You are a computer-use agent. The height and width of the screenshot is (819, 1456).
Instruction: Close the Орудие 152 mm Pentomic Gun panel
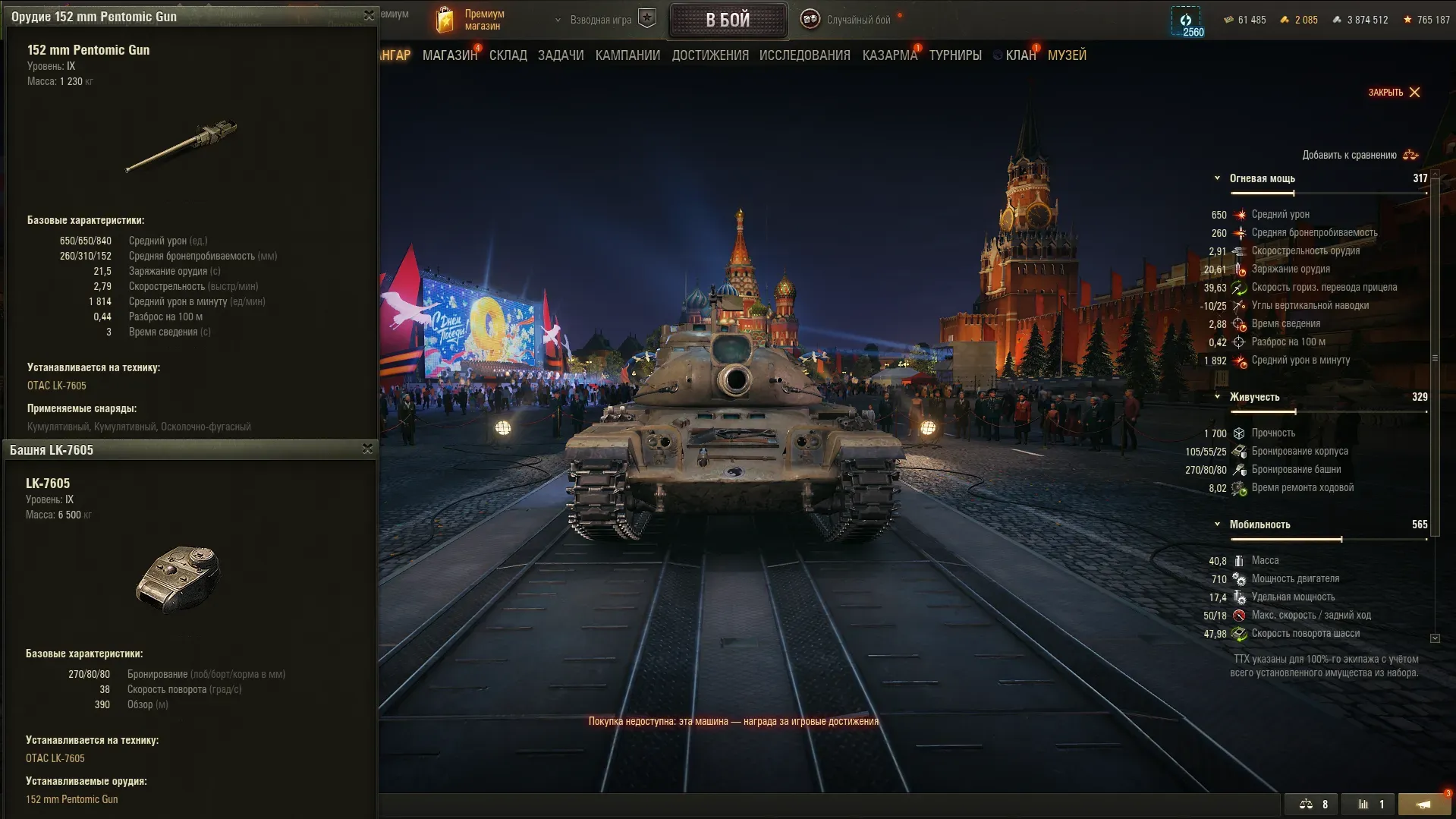(x=369, y=15)
